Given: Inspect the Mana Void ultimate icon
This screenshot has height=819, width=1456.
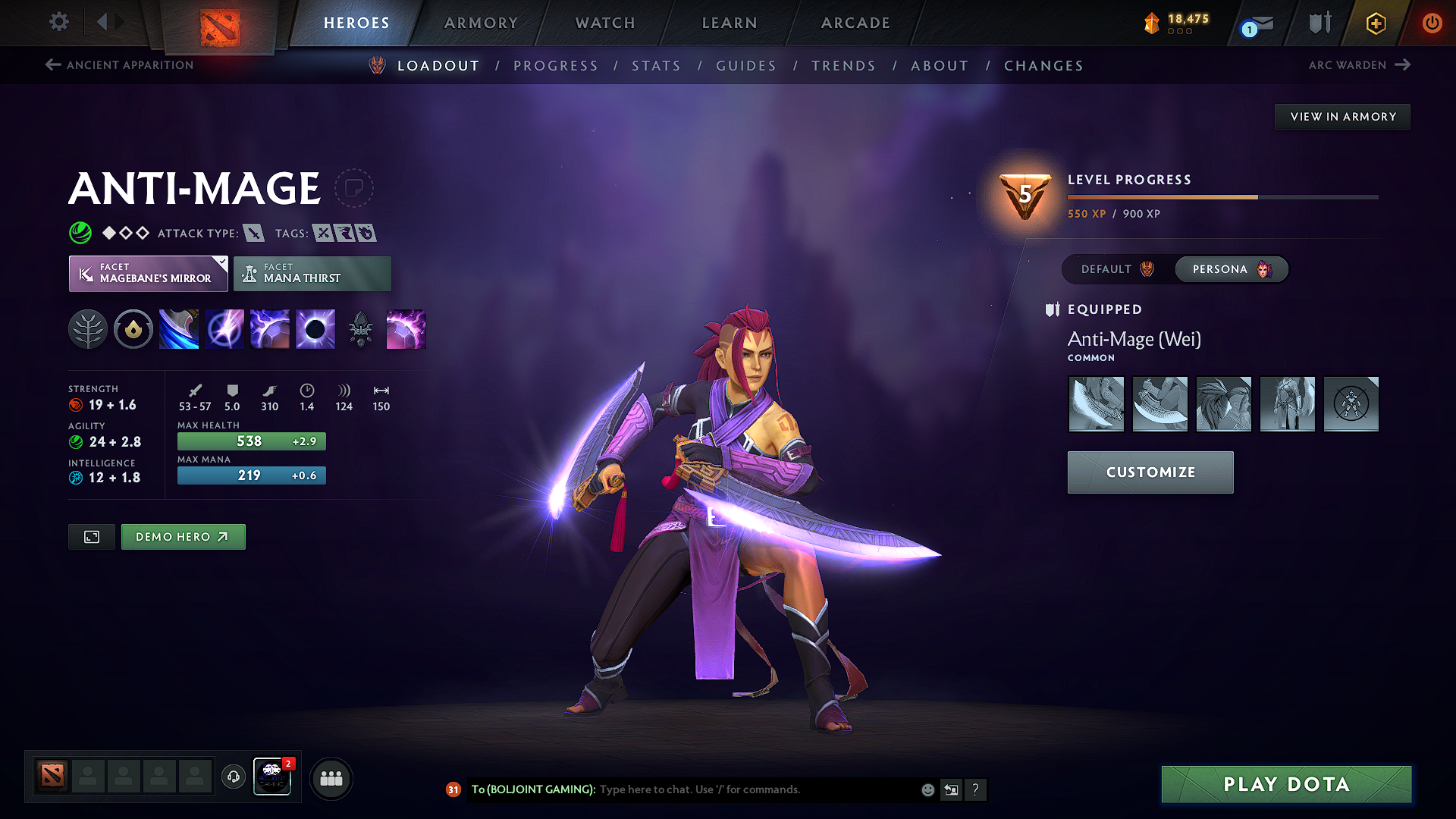Looking at the screenshot, I should [x=315, y=329].
